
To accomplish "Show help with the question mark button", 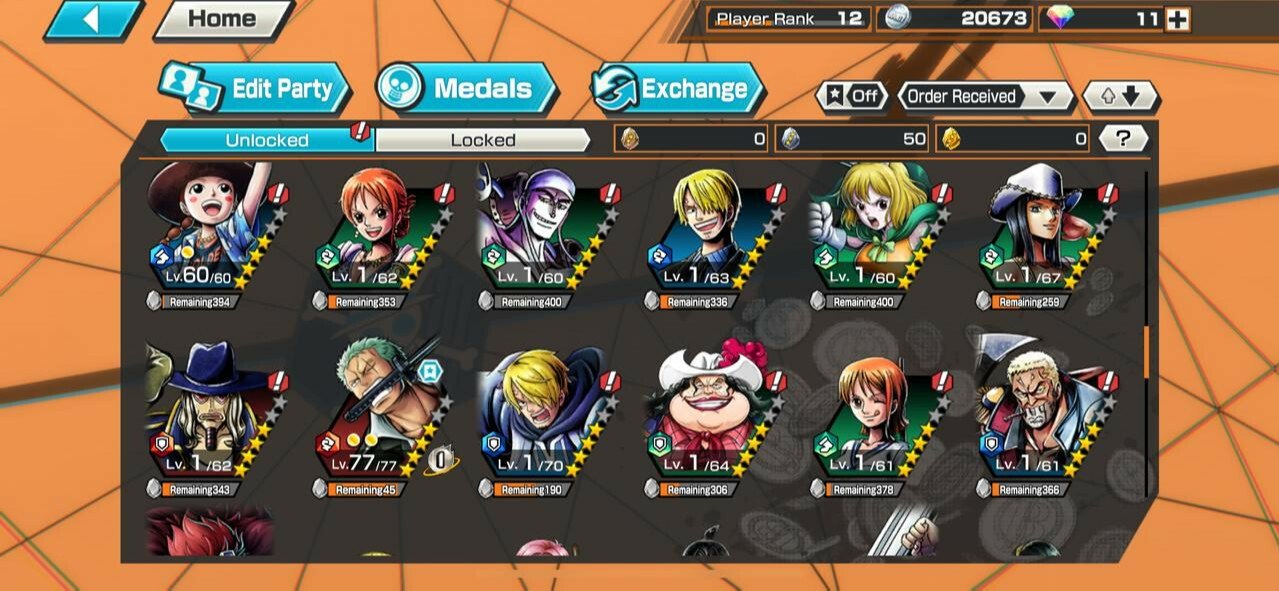I will (x=1122, y=139).
